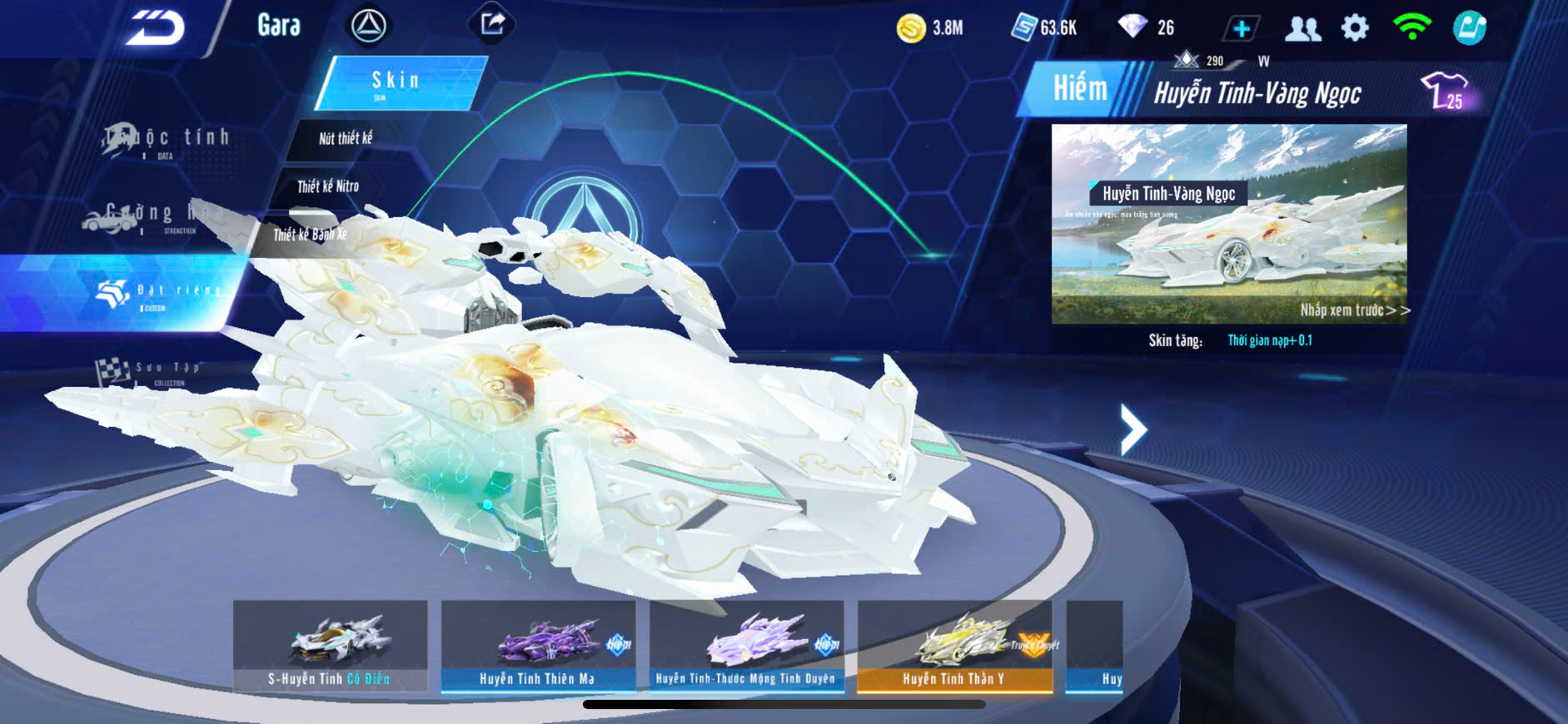
Task: Open the shirt icon with number 25
Action: pyautogui.click(x=1446, y=90)
